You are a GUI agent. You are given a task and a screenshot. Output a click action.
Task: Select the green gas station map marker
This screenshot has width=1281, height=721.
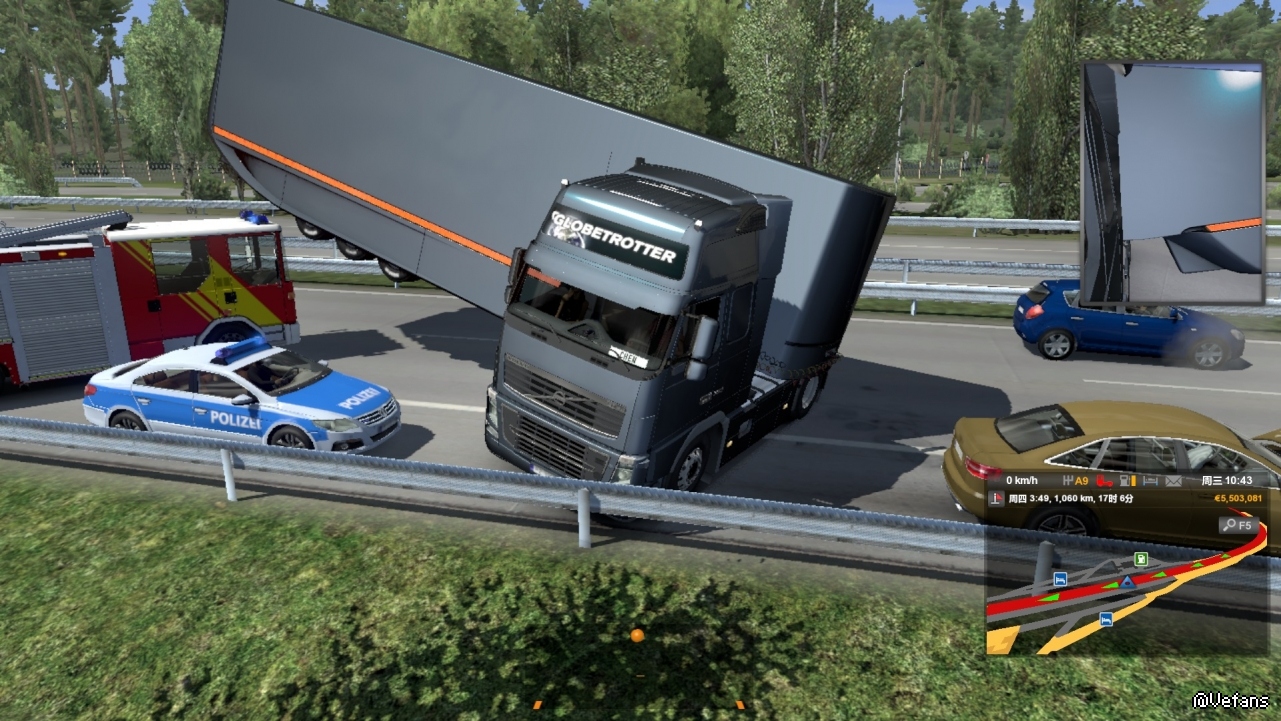(1141, 559)
